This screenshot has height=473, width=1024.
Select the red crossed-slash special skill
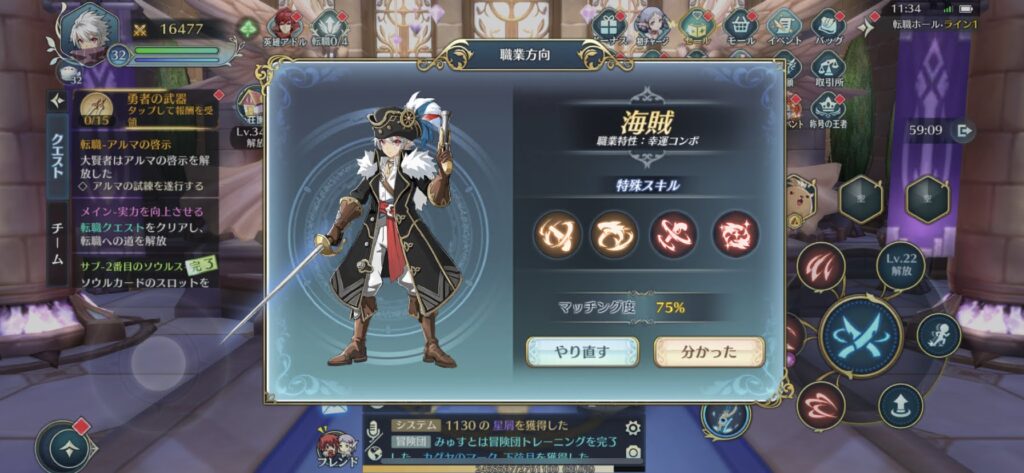pos(675,234)
